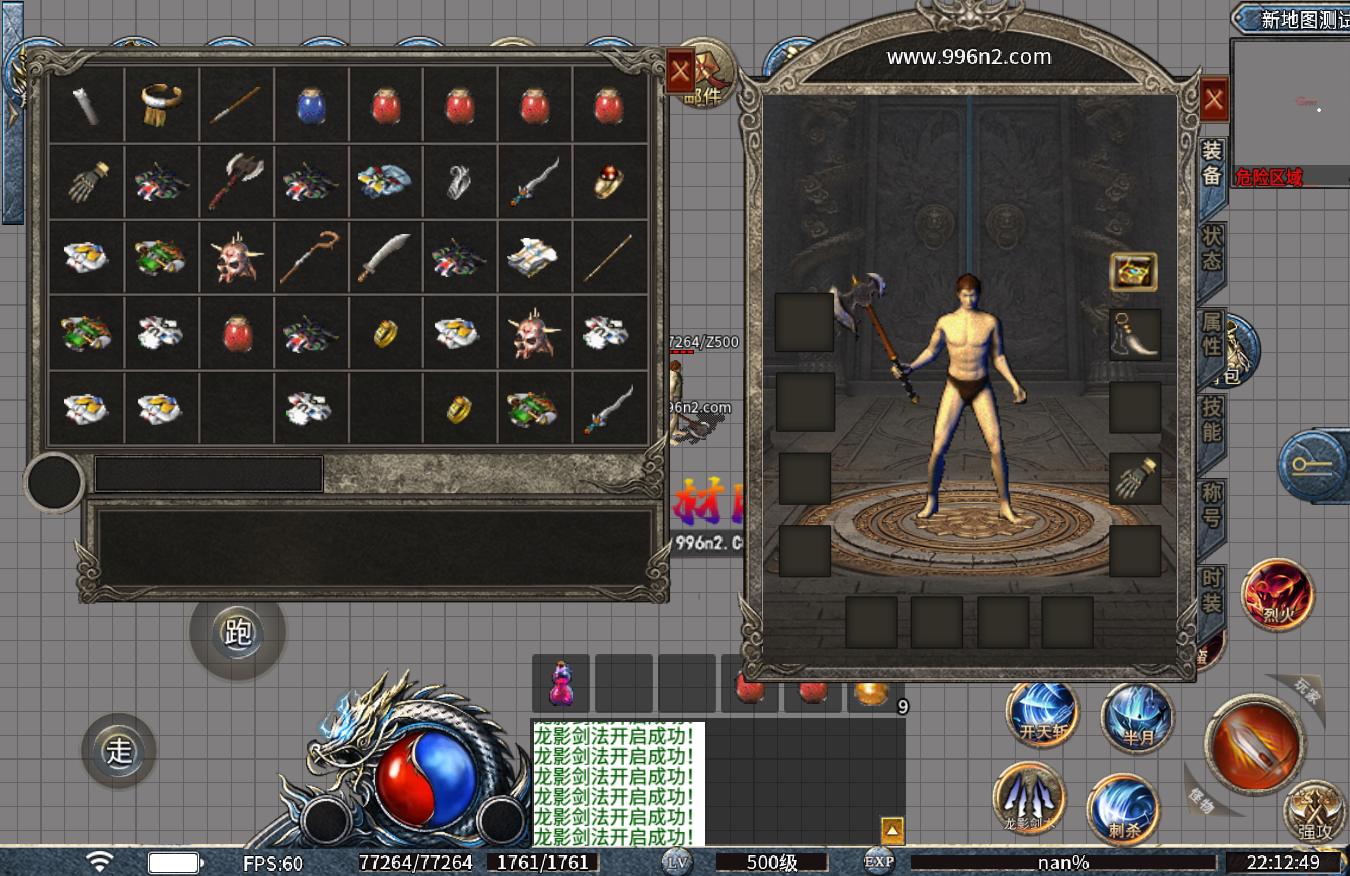
Task: Pick the ruby ring inventory item
Action: tap(610, 180)
